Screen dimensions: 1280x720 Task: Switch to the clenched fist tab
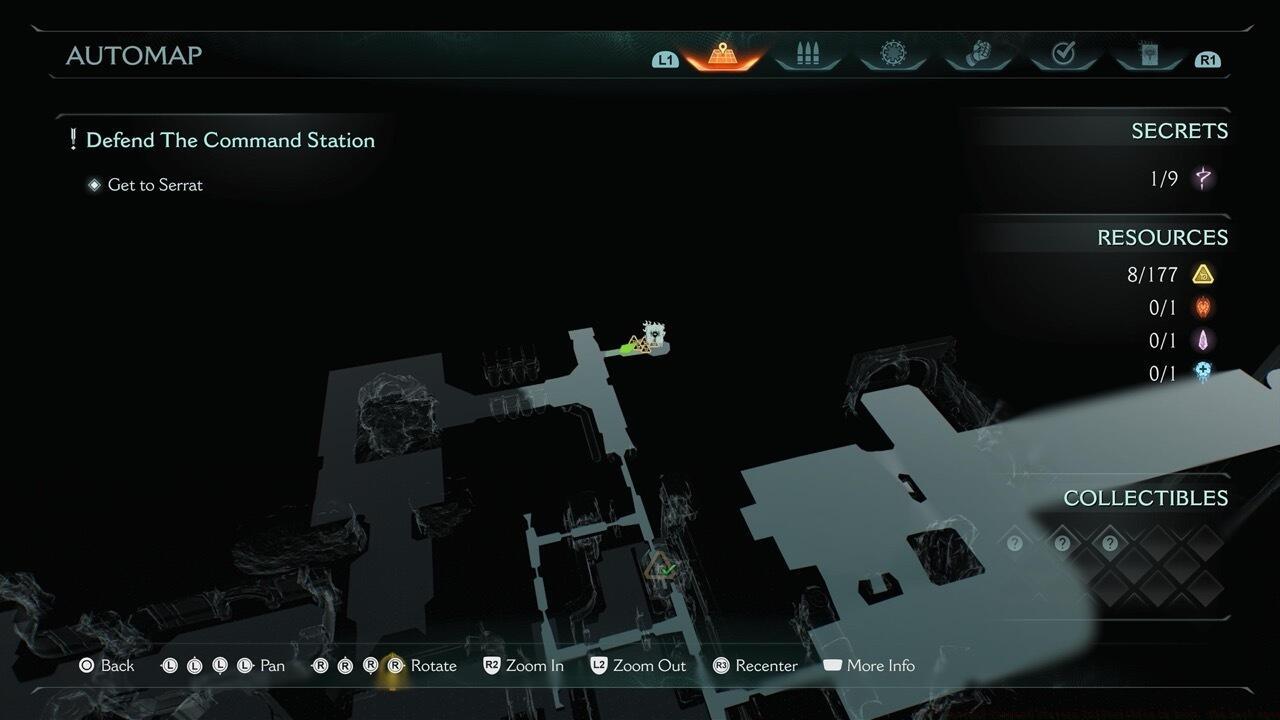[977, 55]
